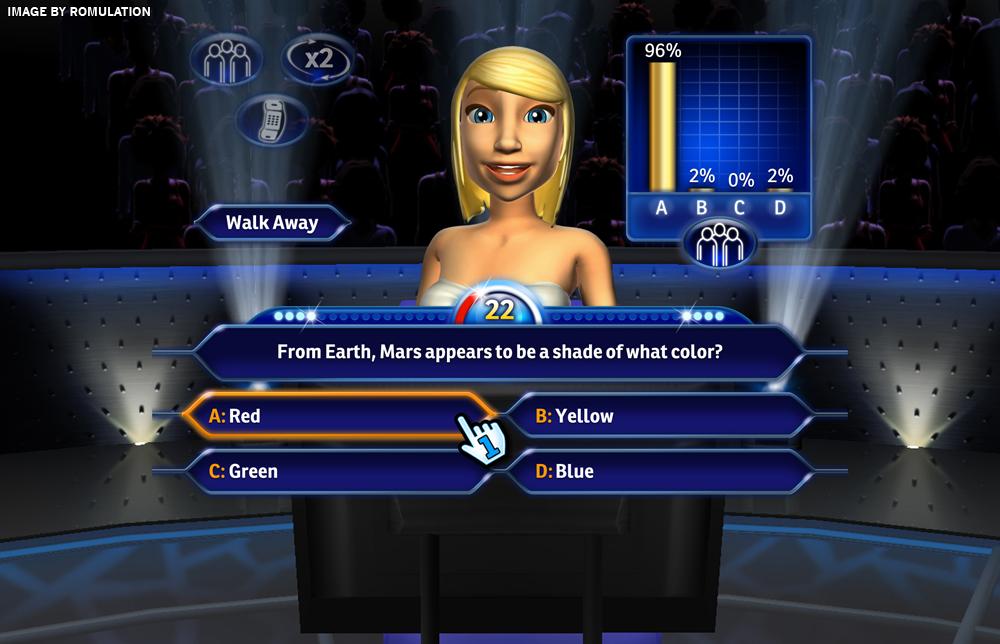The width and height of the screenshot is (1000, 644).
Task: Click the audience icon below the poll chart
Action: 718,244
